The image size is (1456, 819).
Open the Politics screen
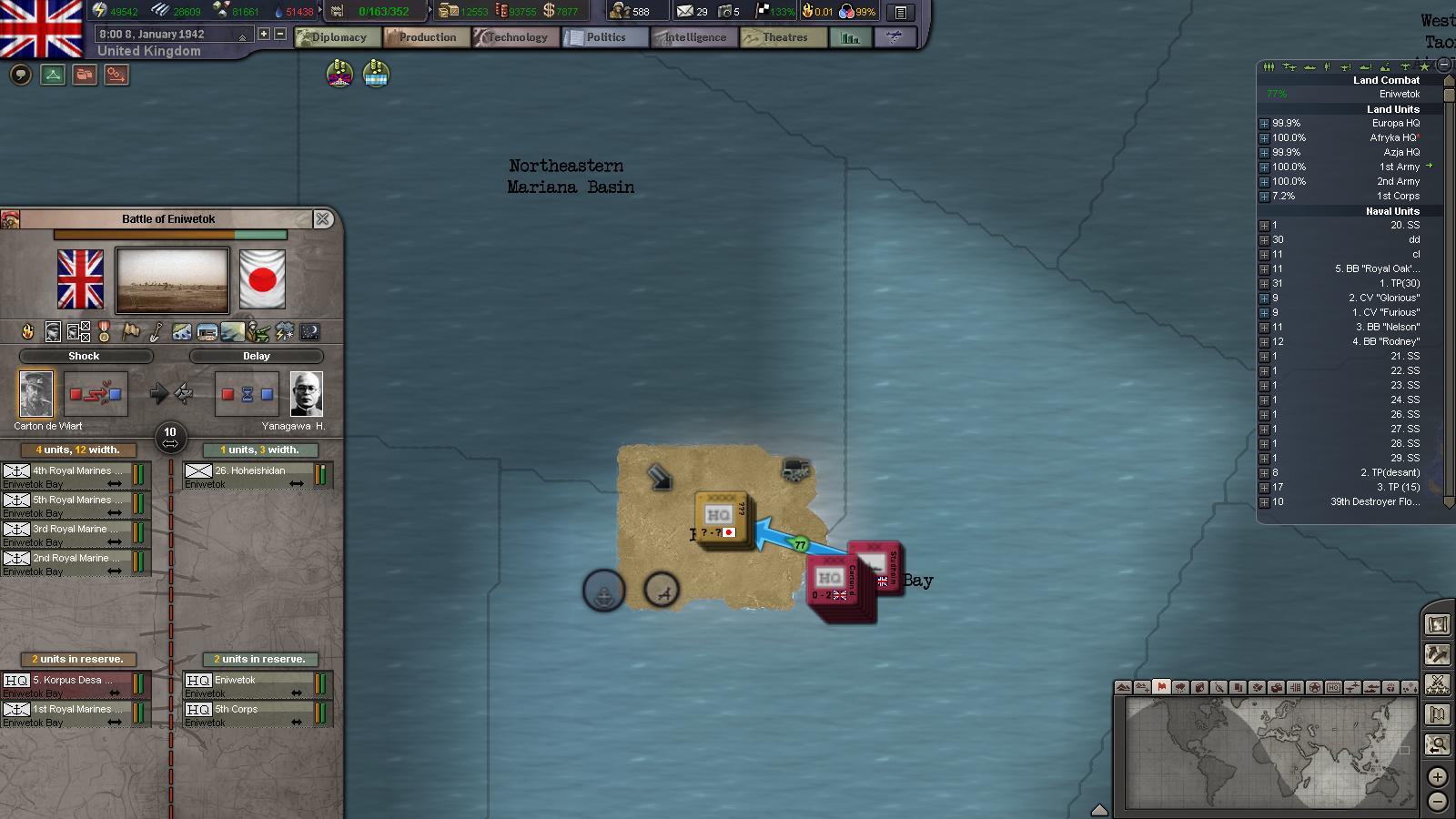tap(605, 37)
